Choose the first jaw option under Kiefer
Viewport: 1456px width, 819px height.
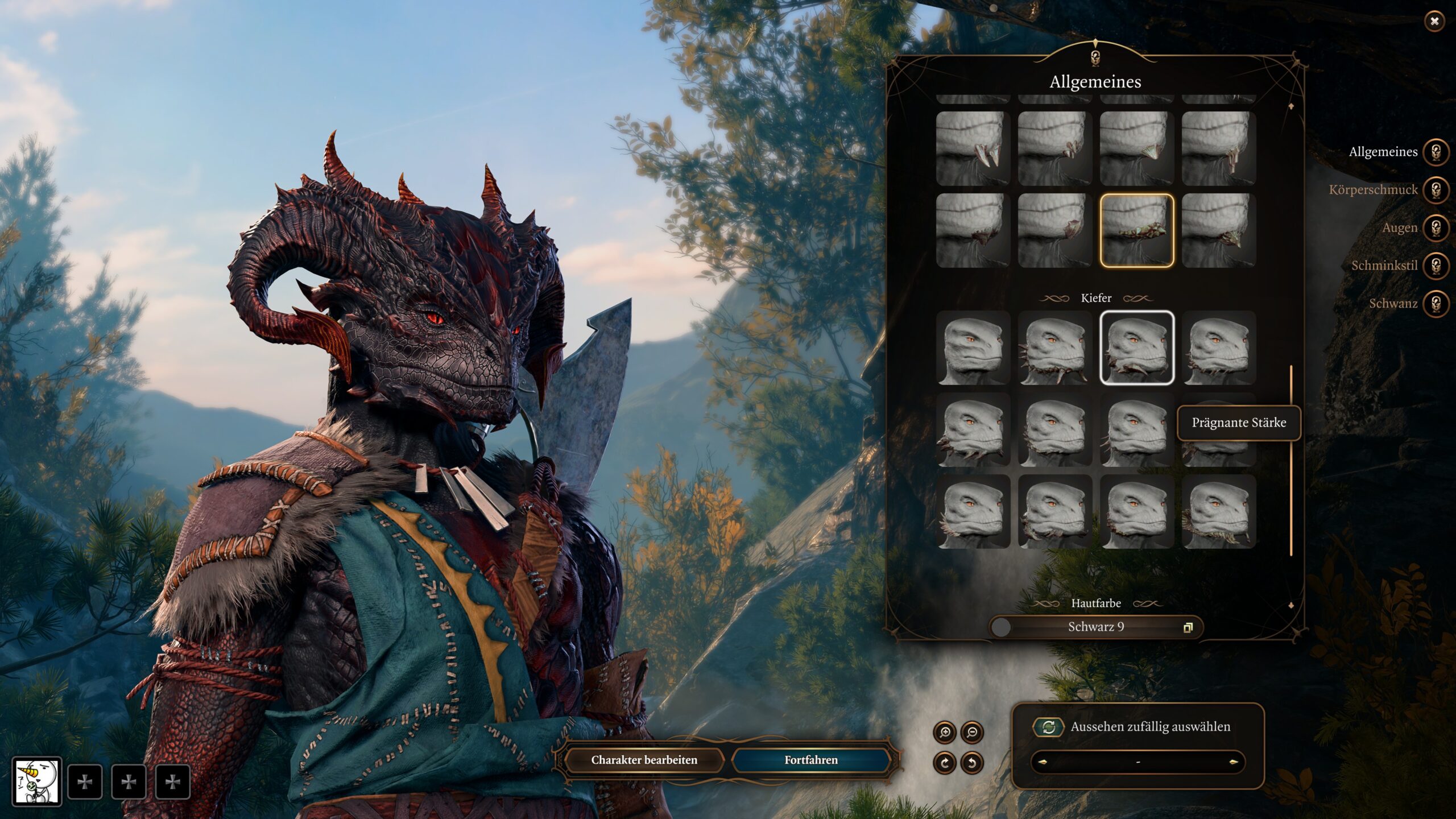click(x=973, y=348)
